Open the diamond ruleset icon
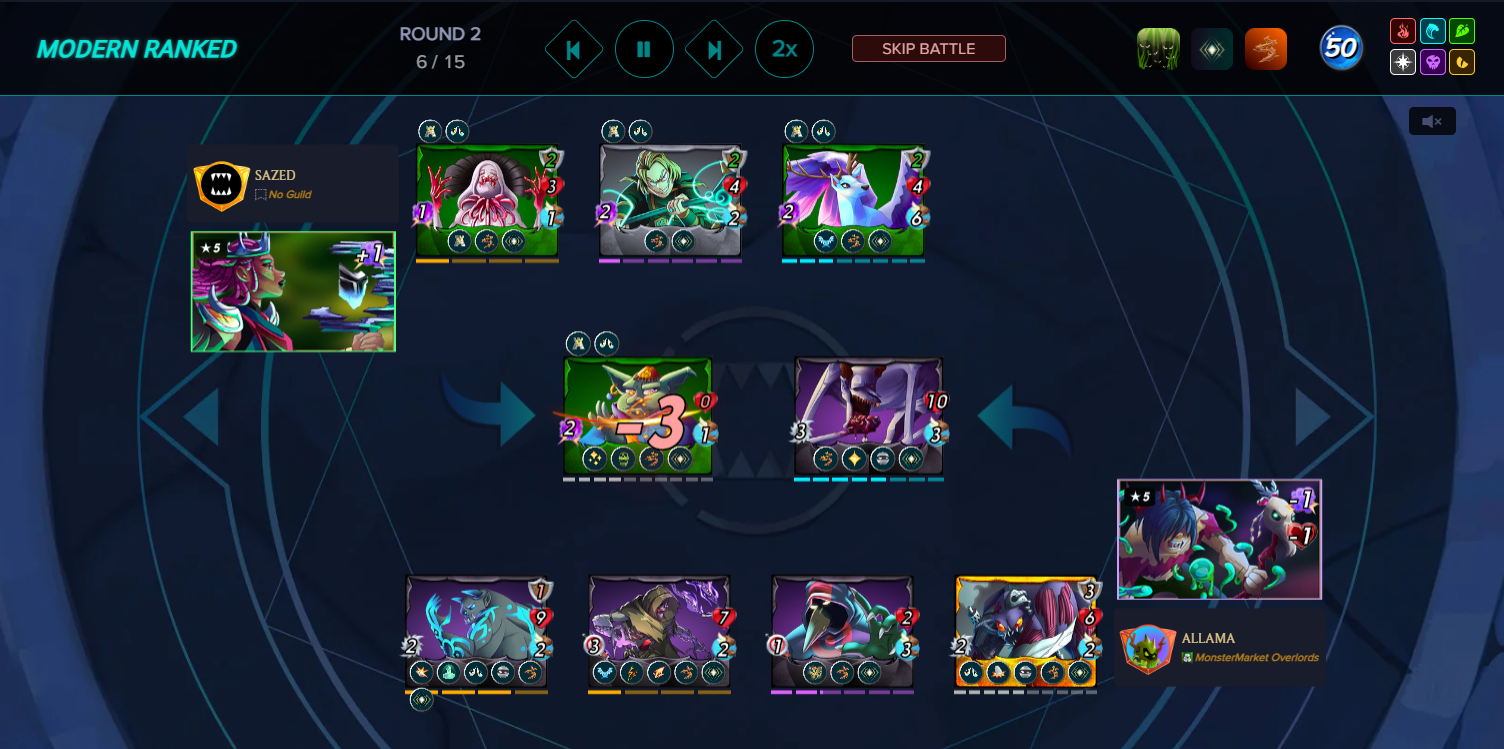This screenshot has width=1504, height=749. tap(1212, 48)
